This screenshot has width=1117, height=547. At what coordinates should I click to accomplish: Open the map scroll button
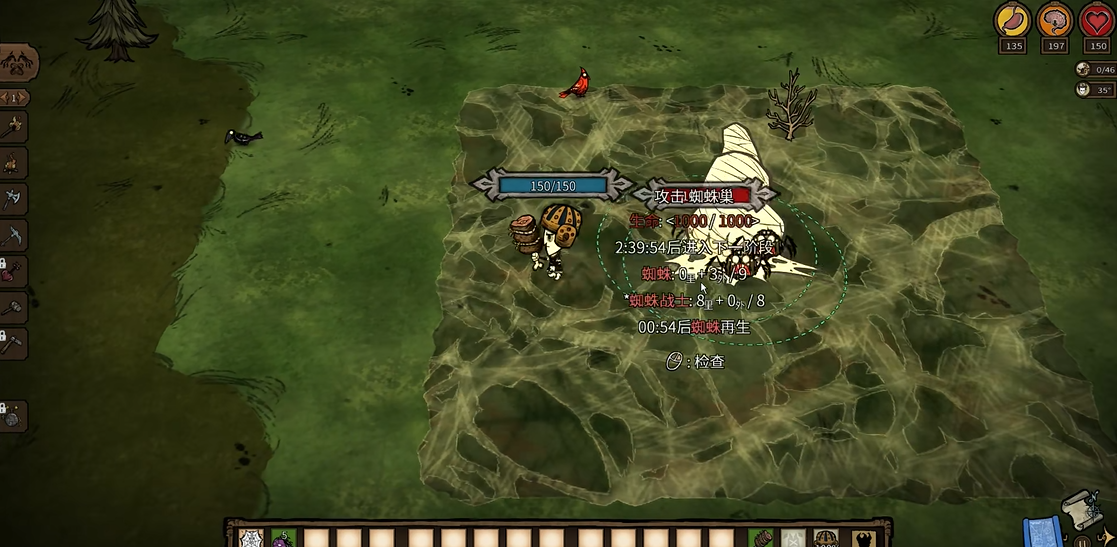click(1080, 506)
